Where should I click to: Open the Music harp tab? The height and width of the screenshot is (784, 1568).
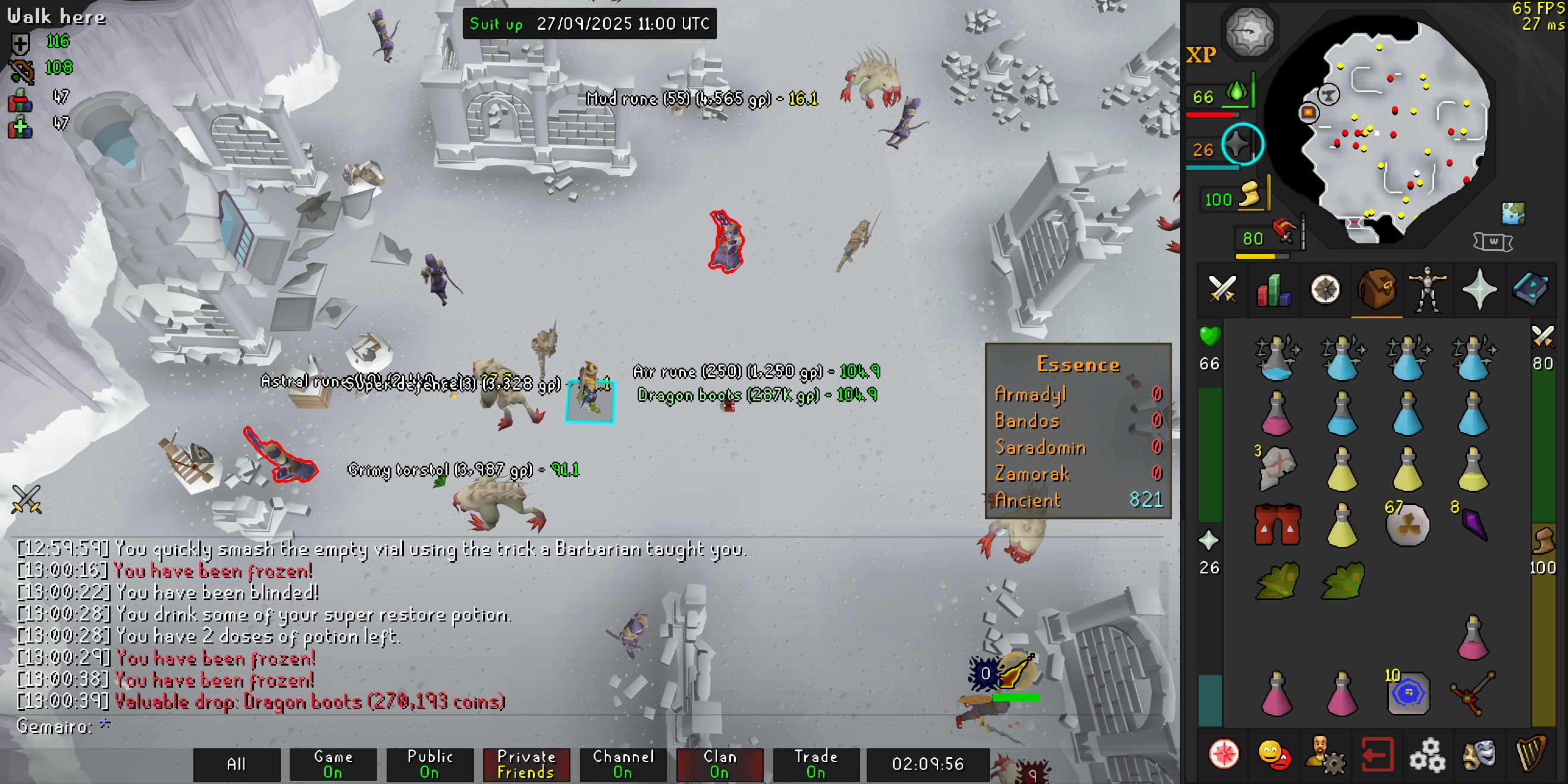pyautogui.click(x=1531, y=755)
